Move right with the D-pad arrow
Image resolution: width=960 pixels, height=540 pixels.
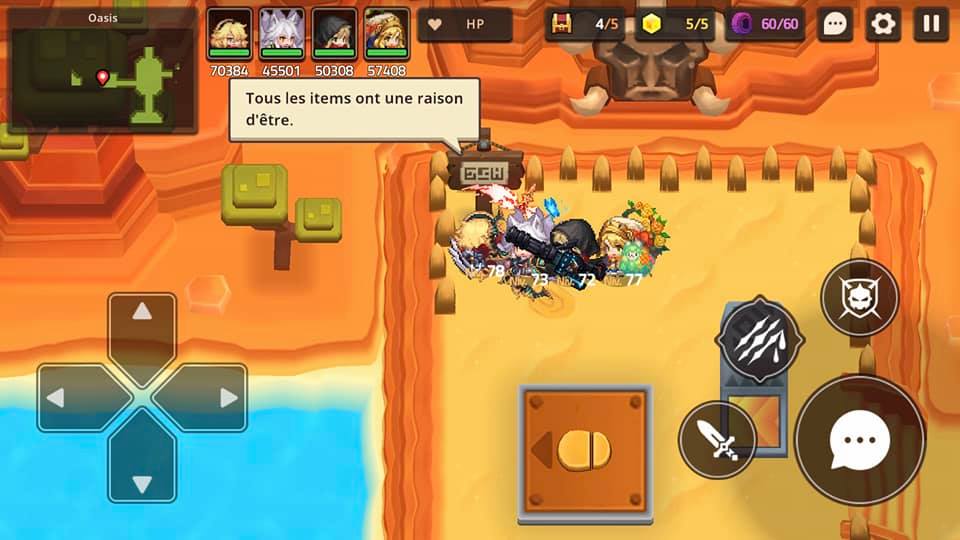coord(210,398)
